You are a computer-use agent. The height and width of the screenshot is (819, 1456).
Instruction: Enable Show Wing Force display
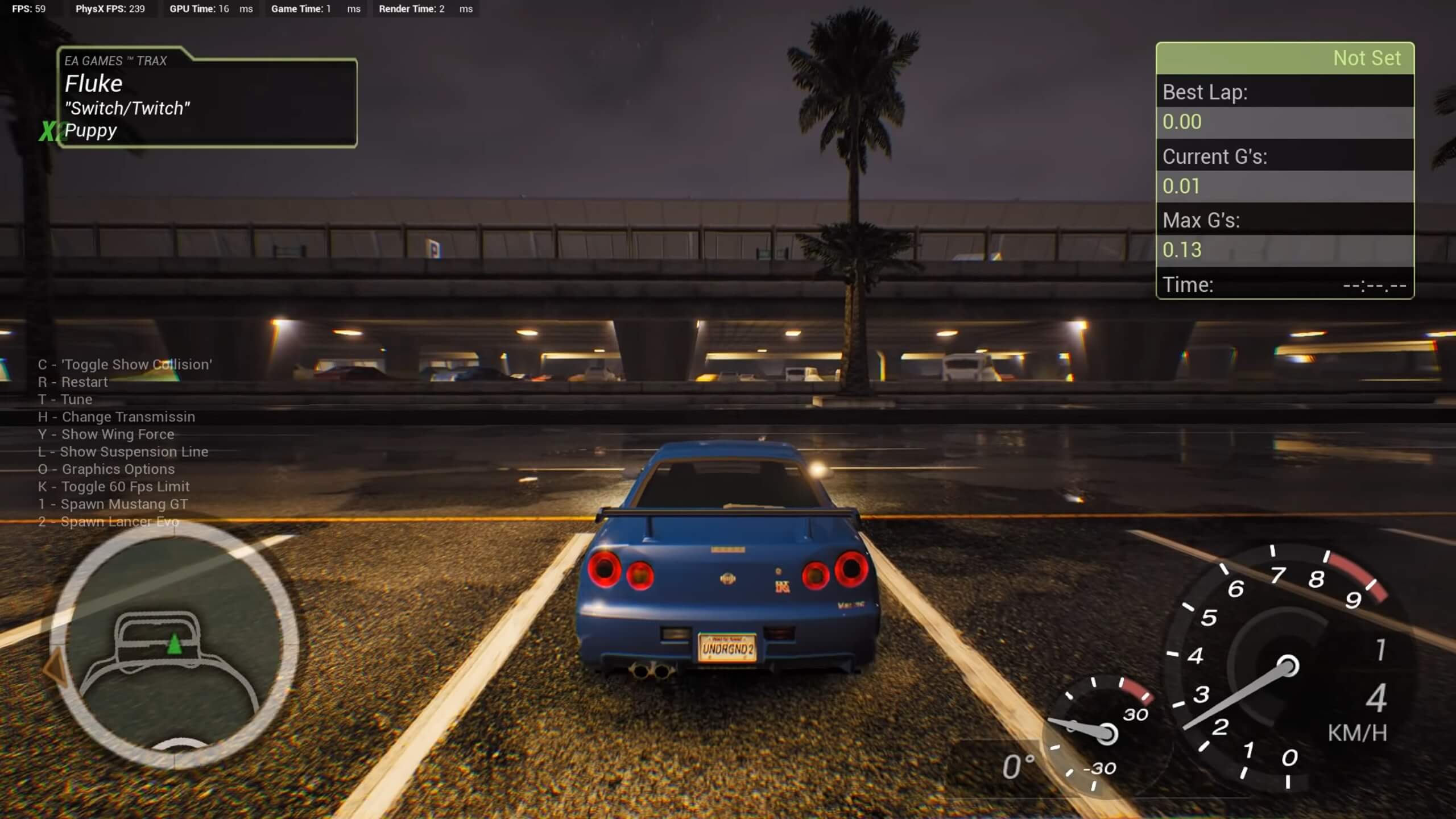click(106, 434)
